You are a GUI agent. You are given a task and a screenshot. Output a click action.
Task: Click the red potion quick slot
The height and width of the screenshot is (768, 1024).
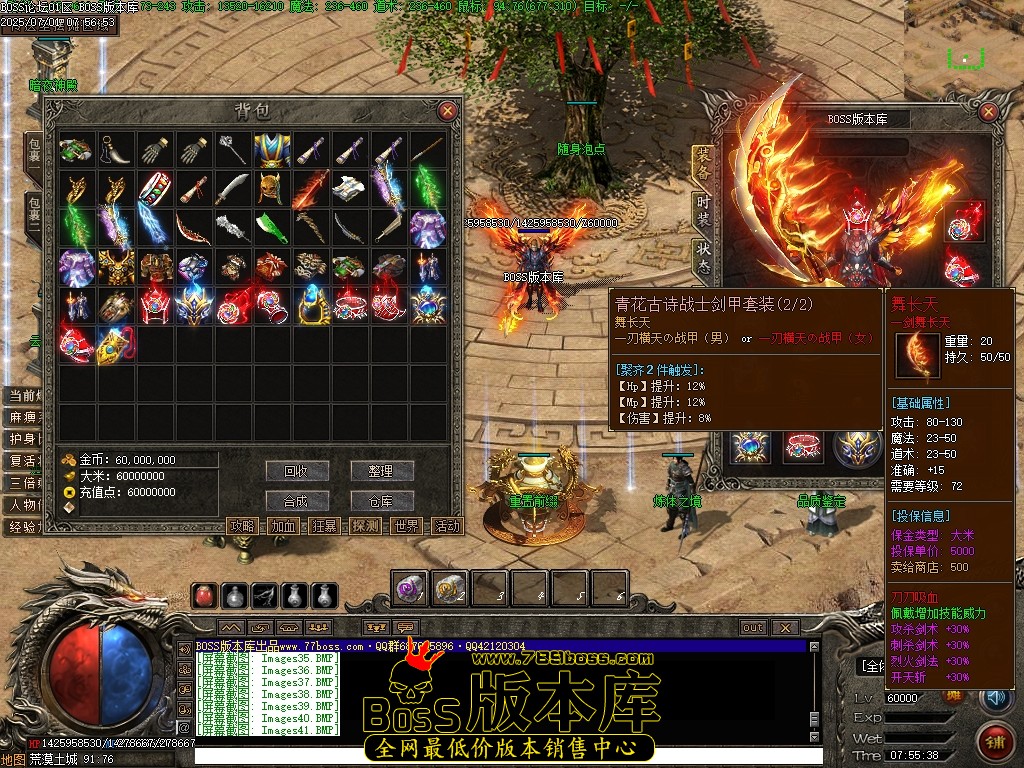click(x=204, y=596)
